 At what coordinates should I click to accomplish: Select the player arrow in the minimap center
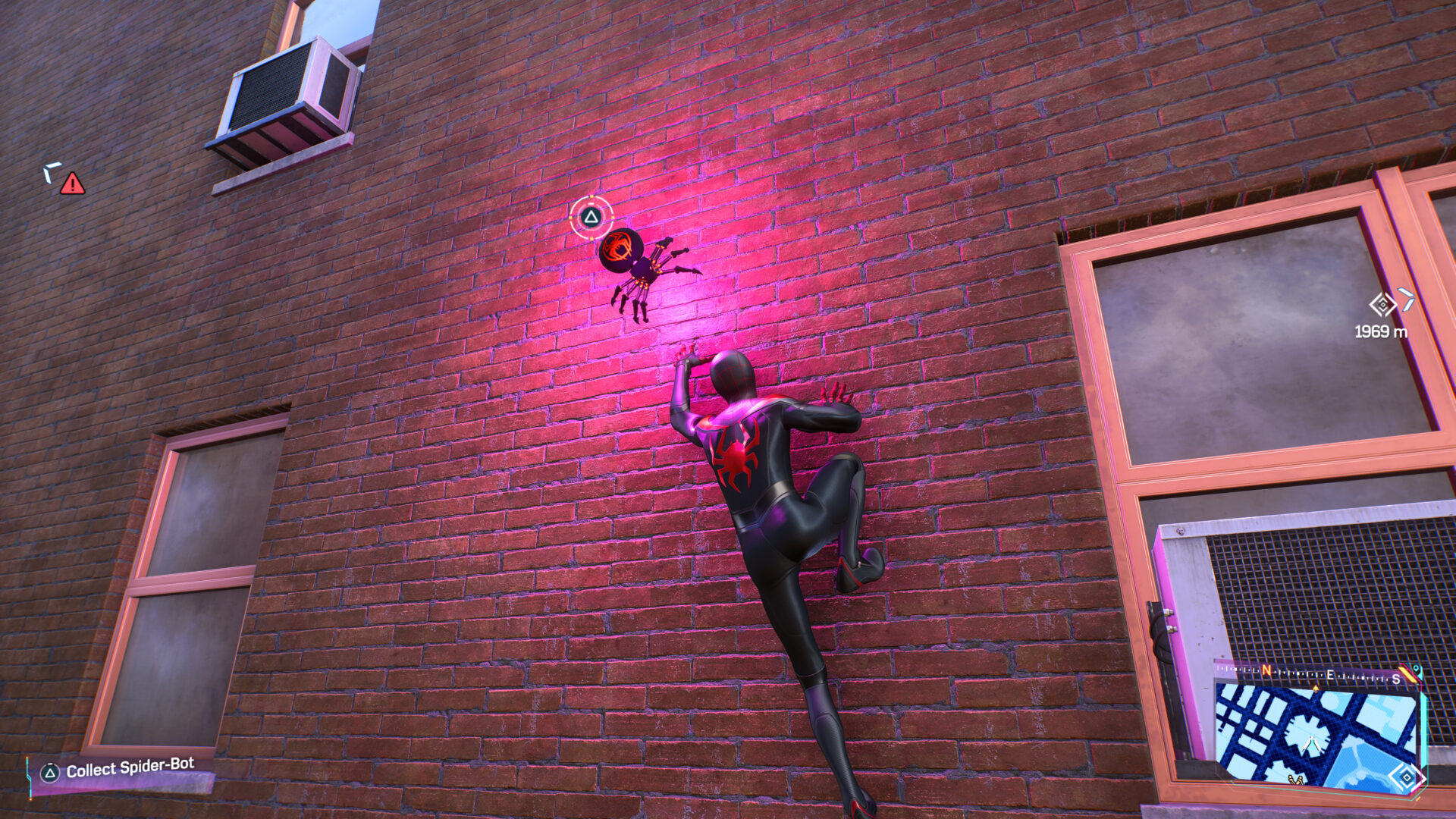(x=1312, y=742)
